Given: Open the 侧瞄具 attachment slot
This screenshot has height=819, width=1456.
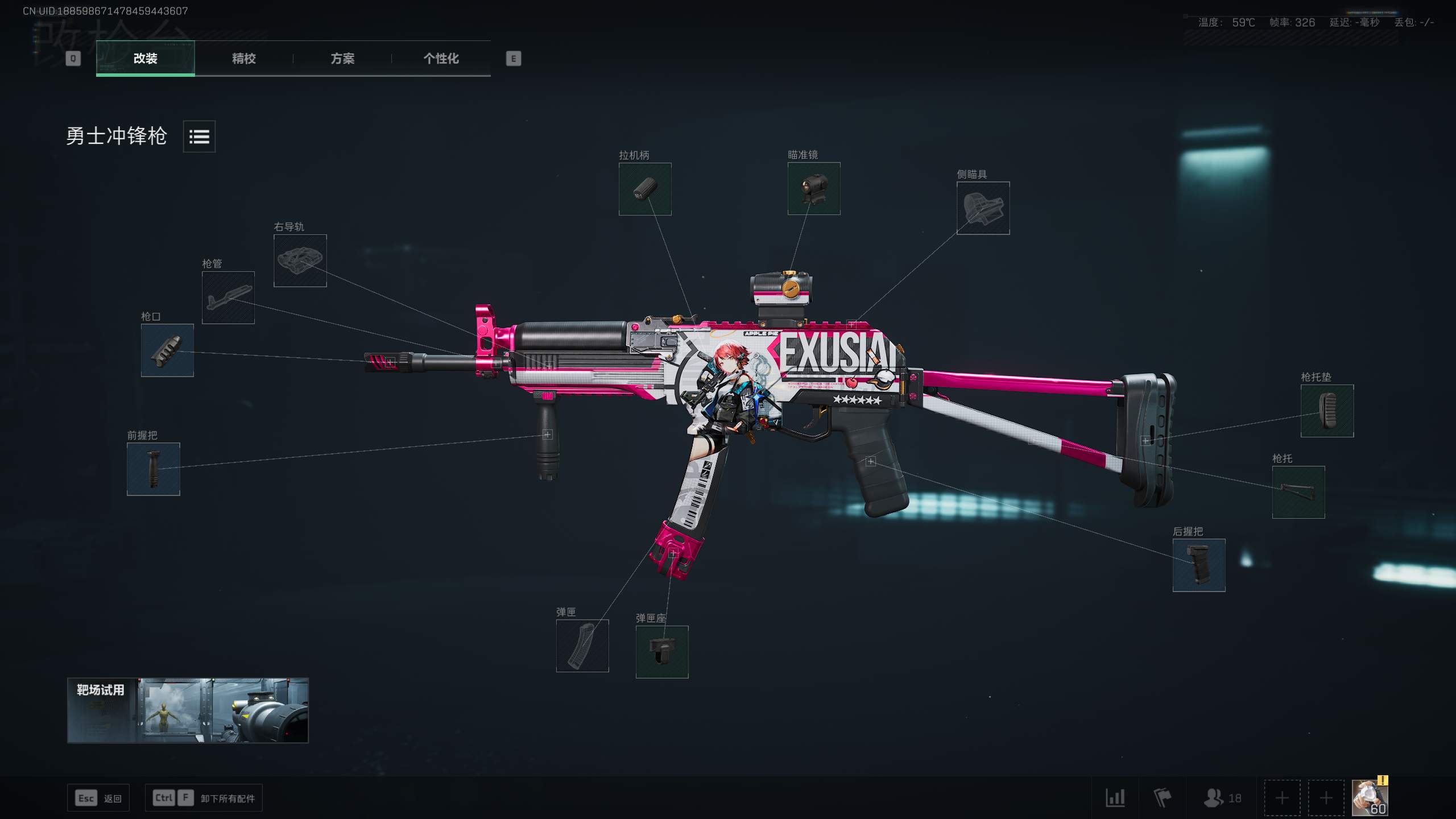Looking at the screenshot, I should coord(983,208).
